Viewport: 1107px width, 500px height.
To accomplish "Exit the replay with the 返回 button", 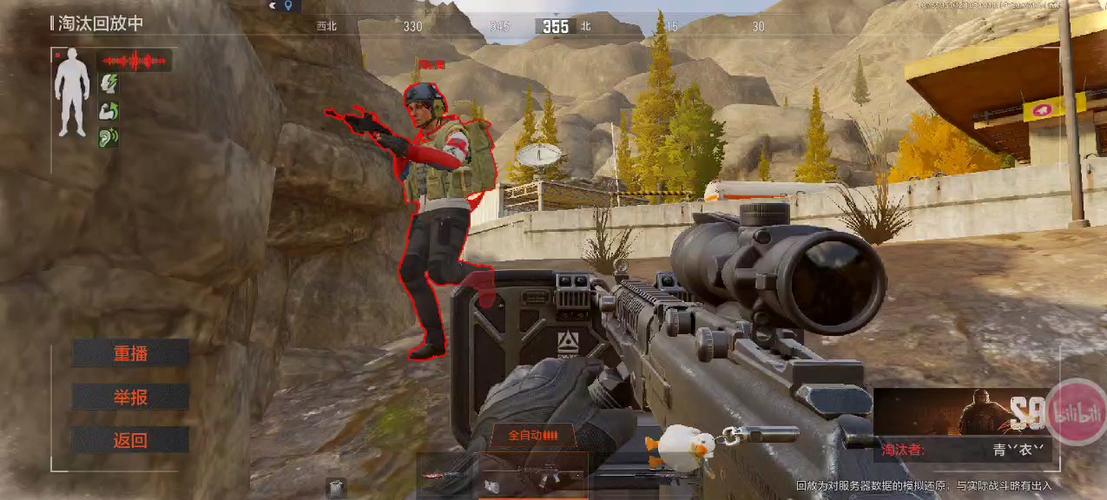I will (130, 440).
